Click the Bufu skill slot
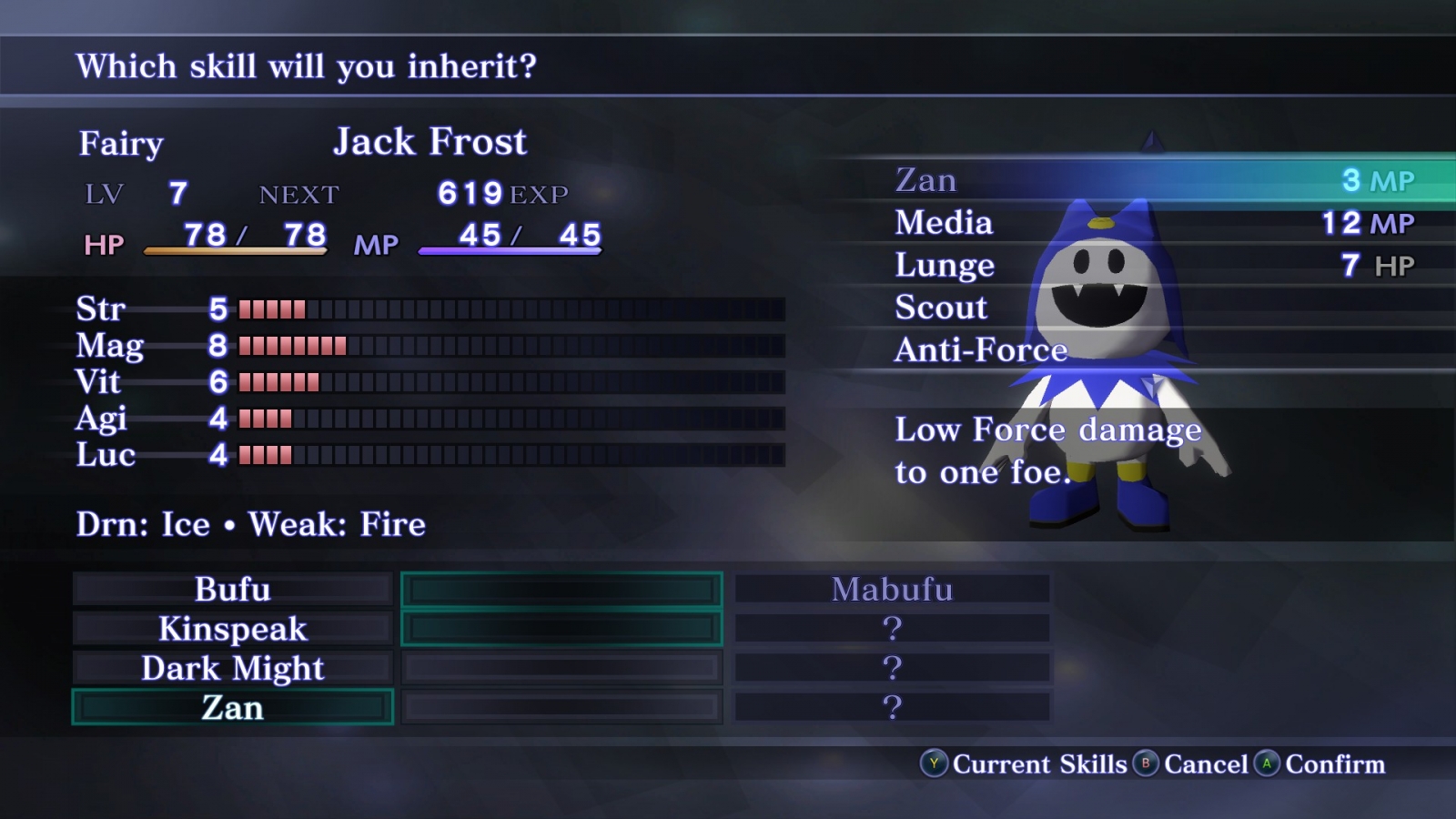The width and height of the screenshot is (1456, 819). click(x=233, y=590)
